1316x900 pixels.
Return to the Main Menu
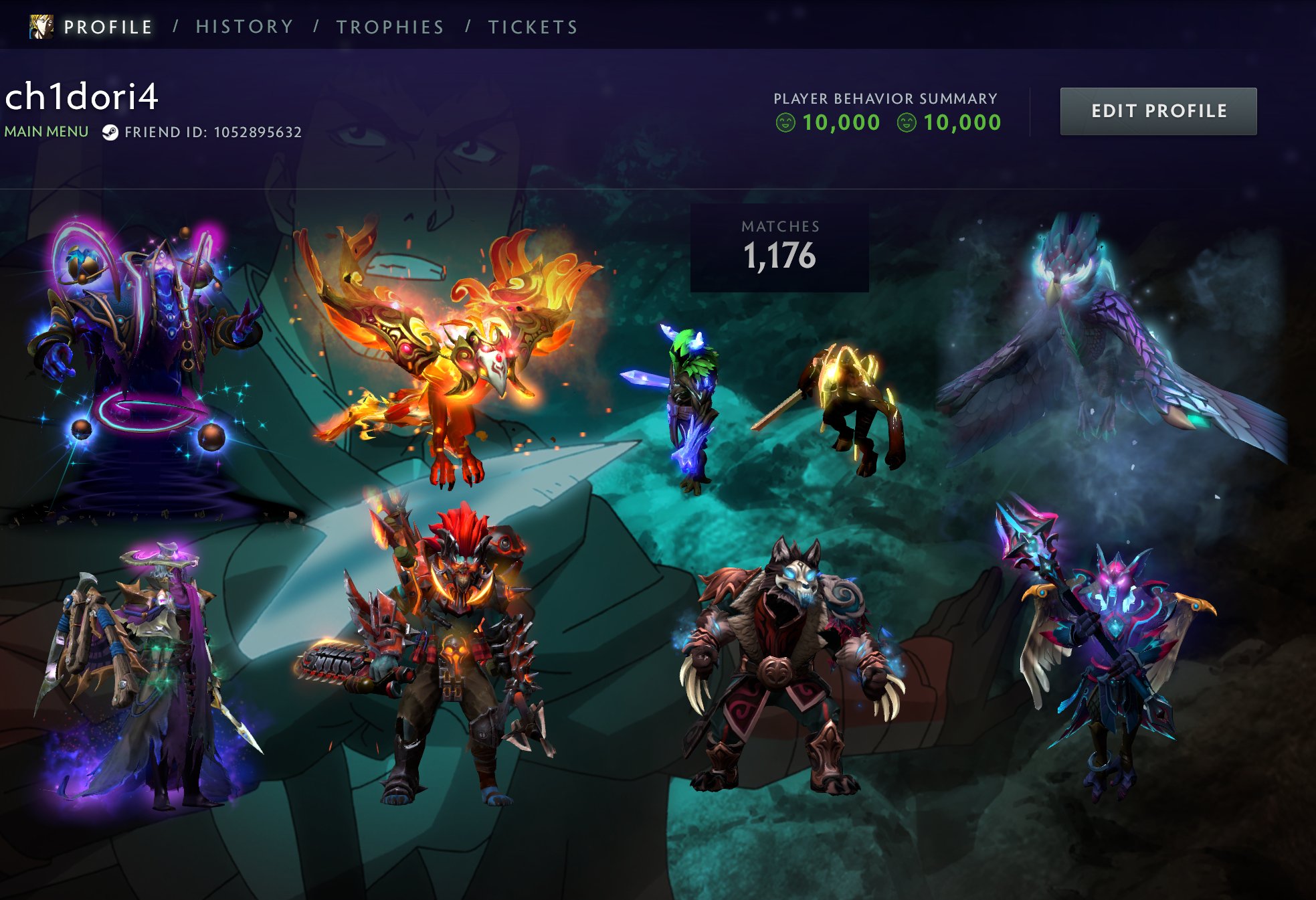click(x=46, y=132)
